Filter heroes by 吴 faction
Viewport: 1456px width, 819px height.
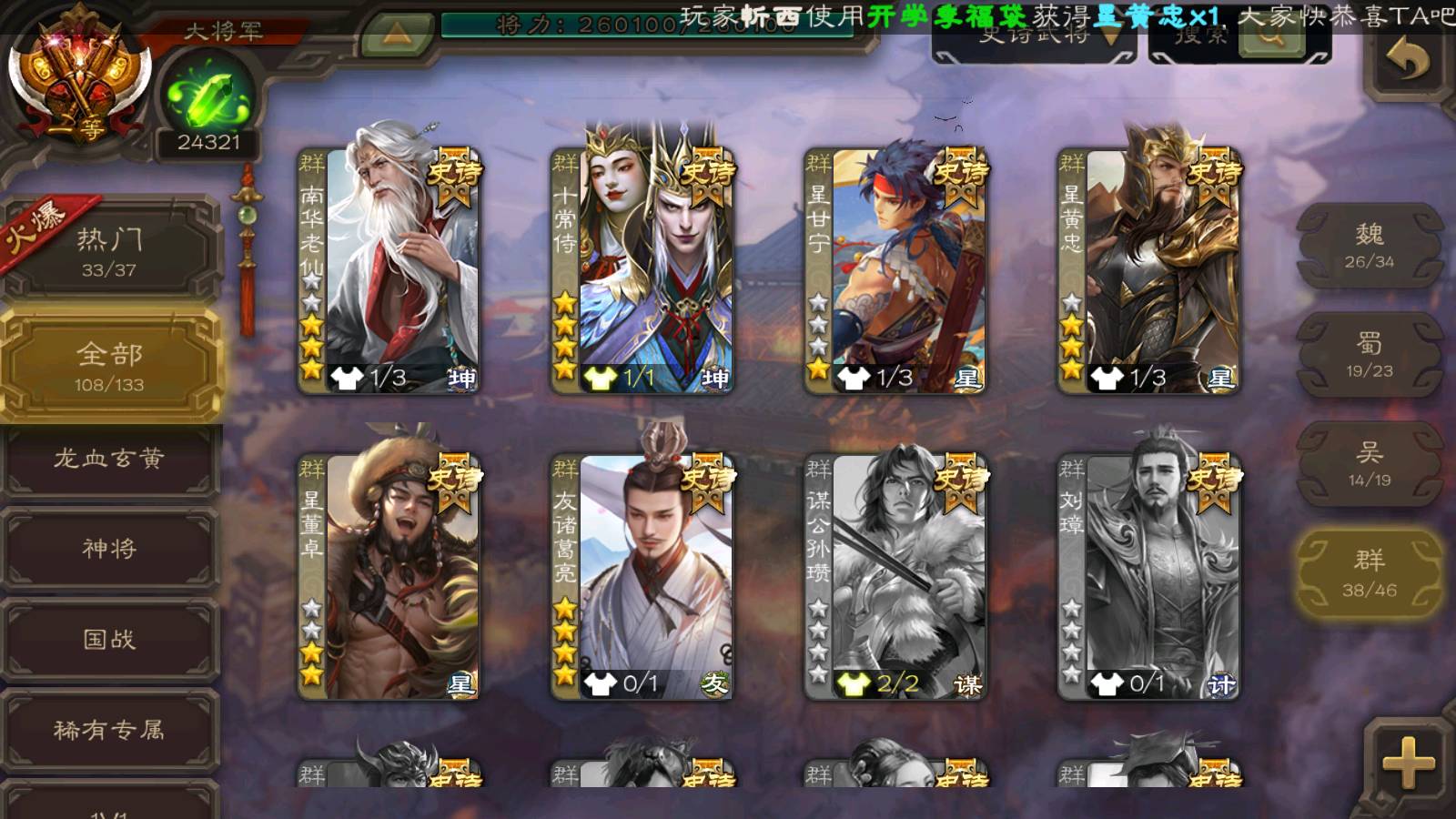tap(1369, 464)
